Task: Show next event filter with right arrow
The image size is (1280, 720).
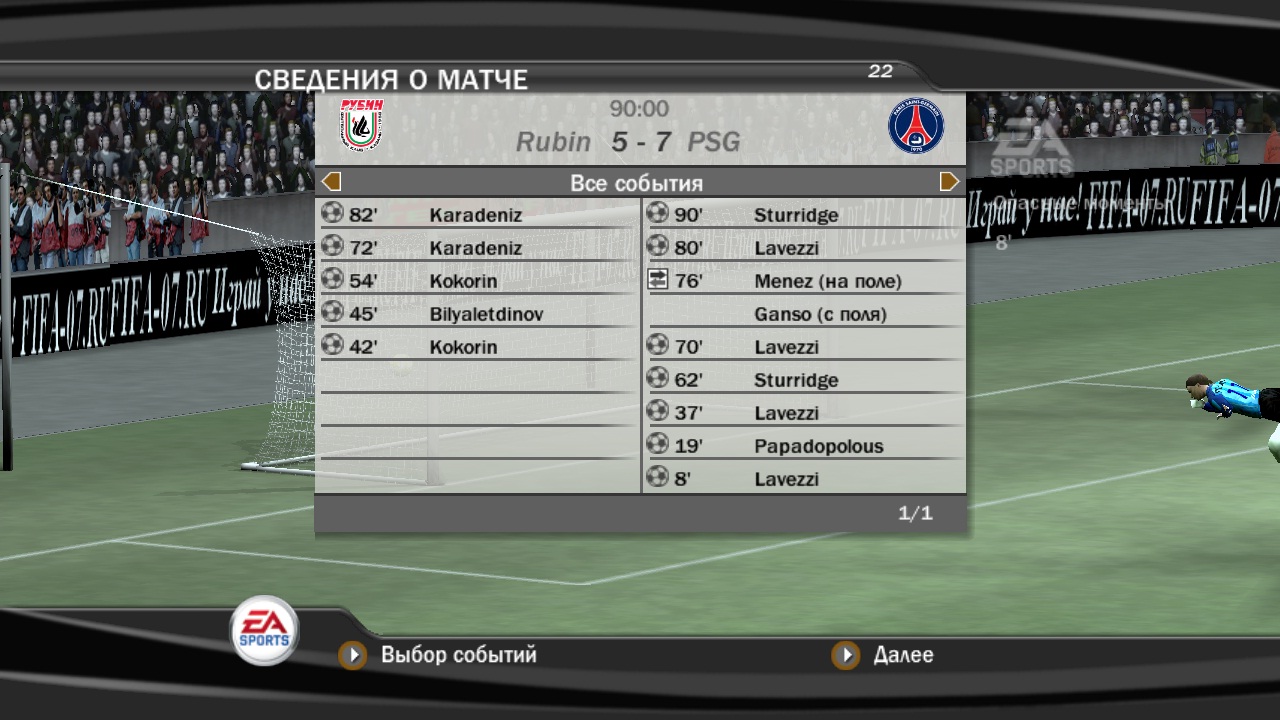Action: click(x=949, y=182)
